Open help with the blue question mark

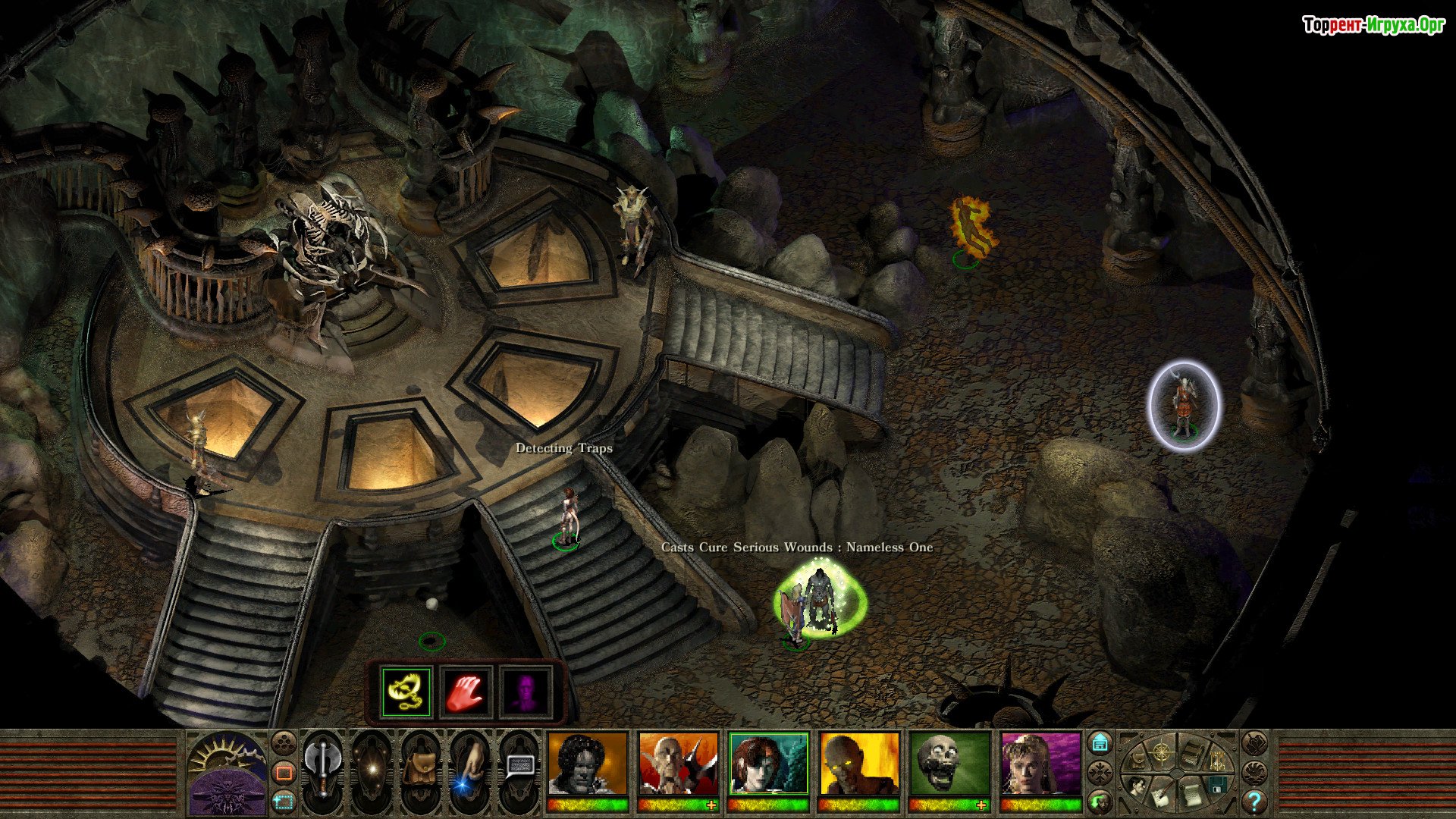[1254, 801]
